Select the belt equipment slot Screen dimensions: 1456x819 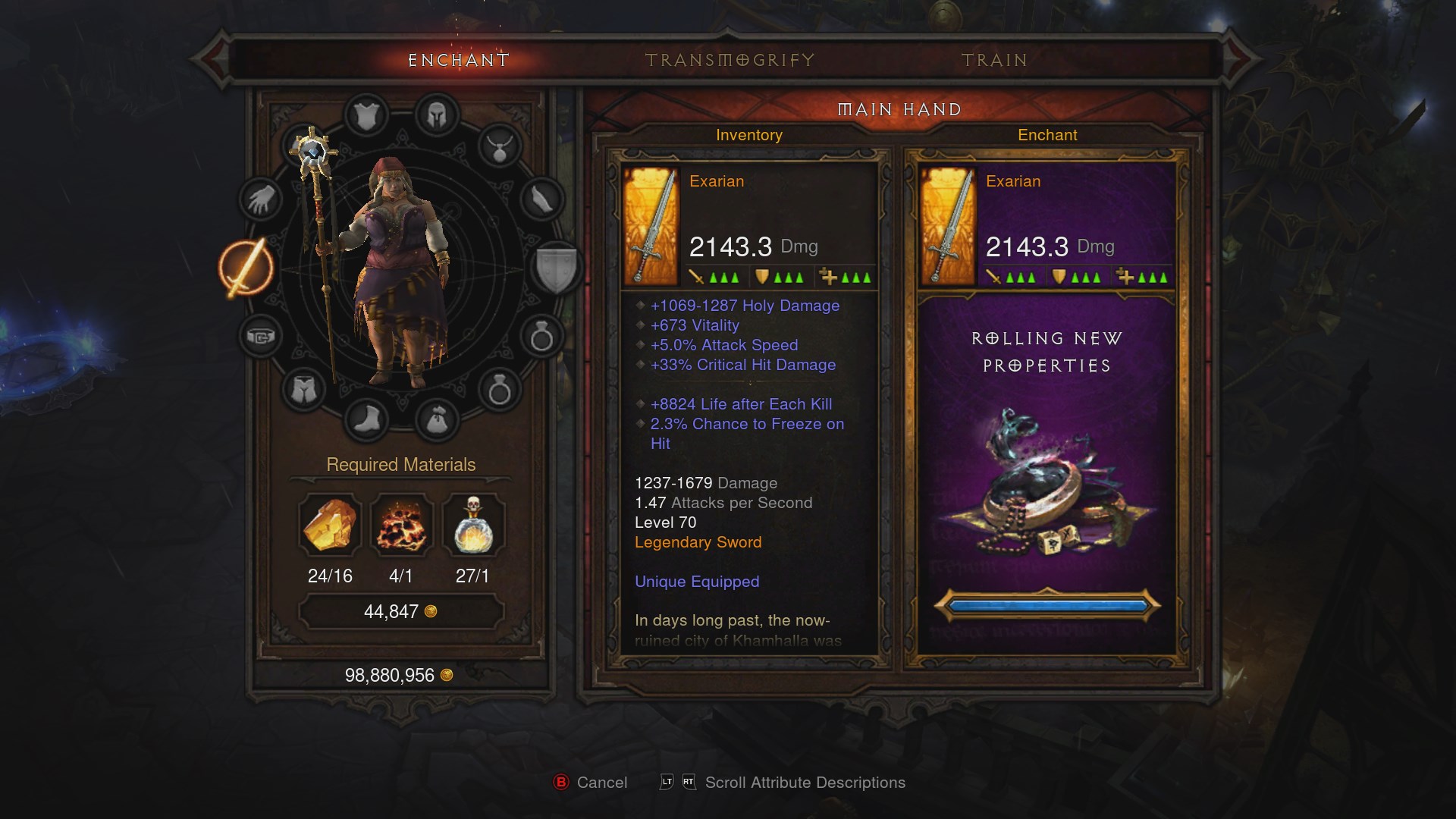pos(260,336)
